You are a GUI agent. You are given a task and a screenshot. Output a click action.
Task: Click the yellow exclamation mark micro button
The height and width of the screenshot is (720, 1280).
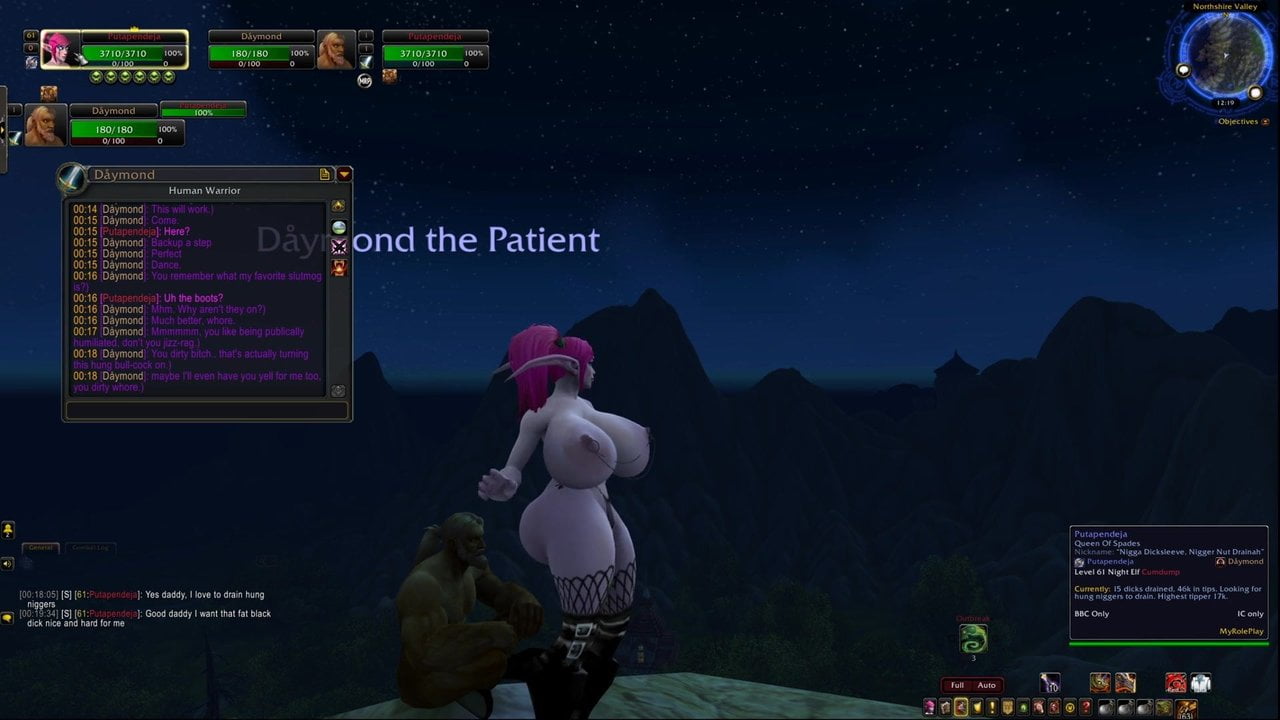992,707
